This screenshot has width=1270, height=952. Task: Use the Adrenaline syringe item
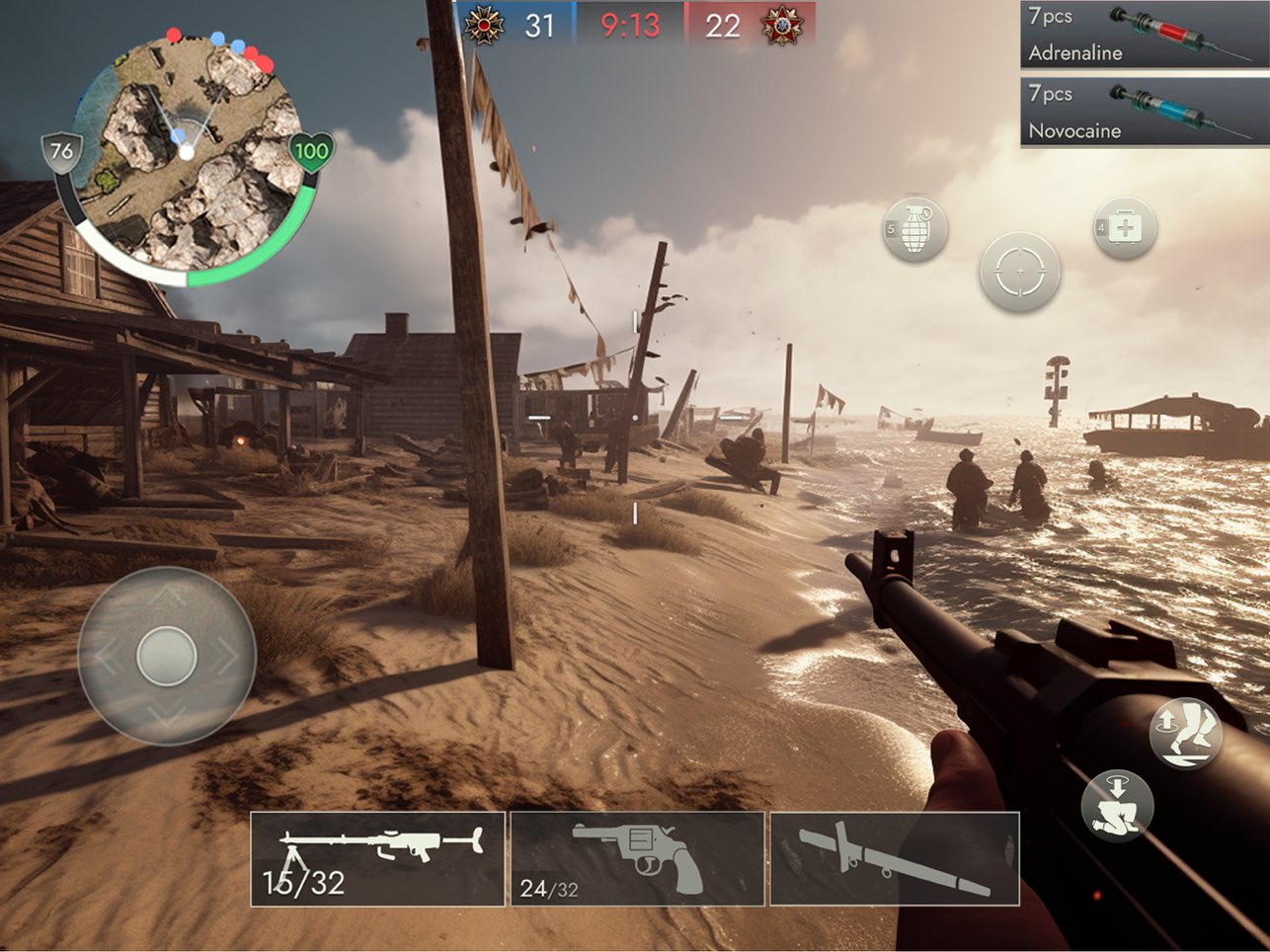tap(1144, 35)
